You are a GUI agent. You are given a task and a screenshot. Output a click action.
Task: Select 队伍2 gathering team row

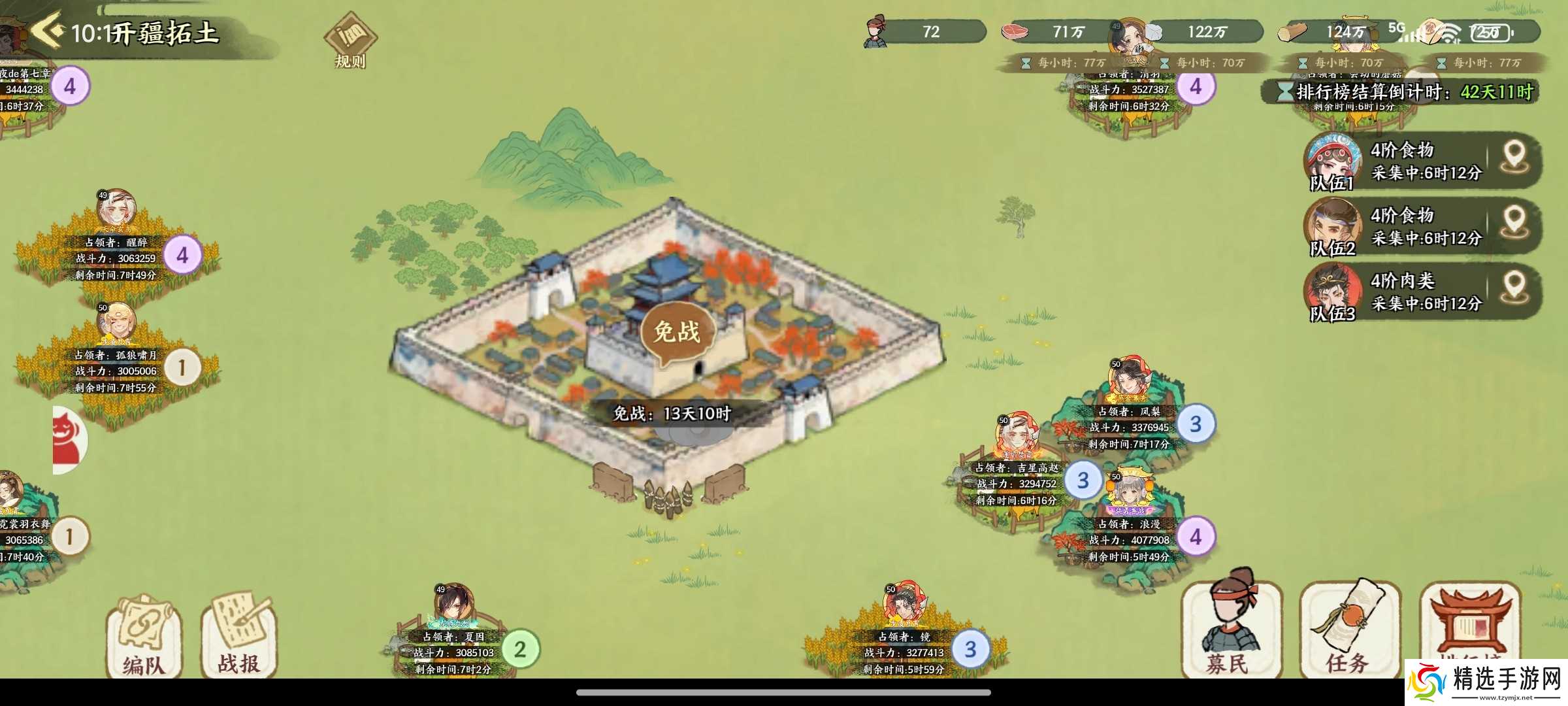coord(1398,226)
